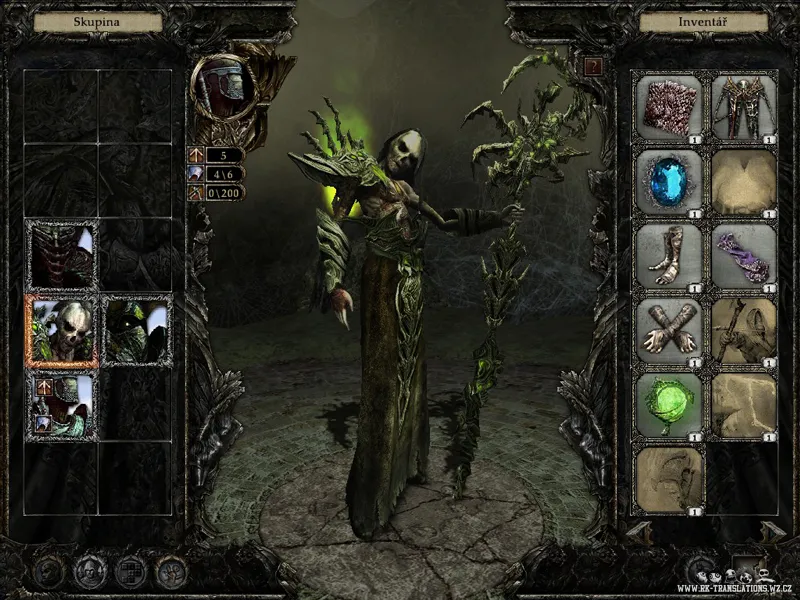Click the Skupina panel header
800x600 pixels.
[x=98, y=21]
